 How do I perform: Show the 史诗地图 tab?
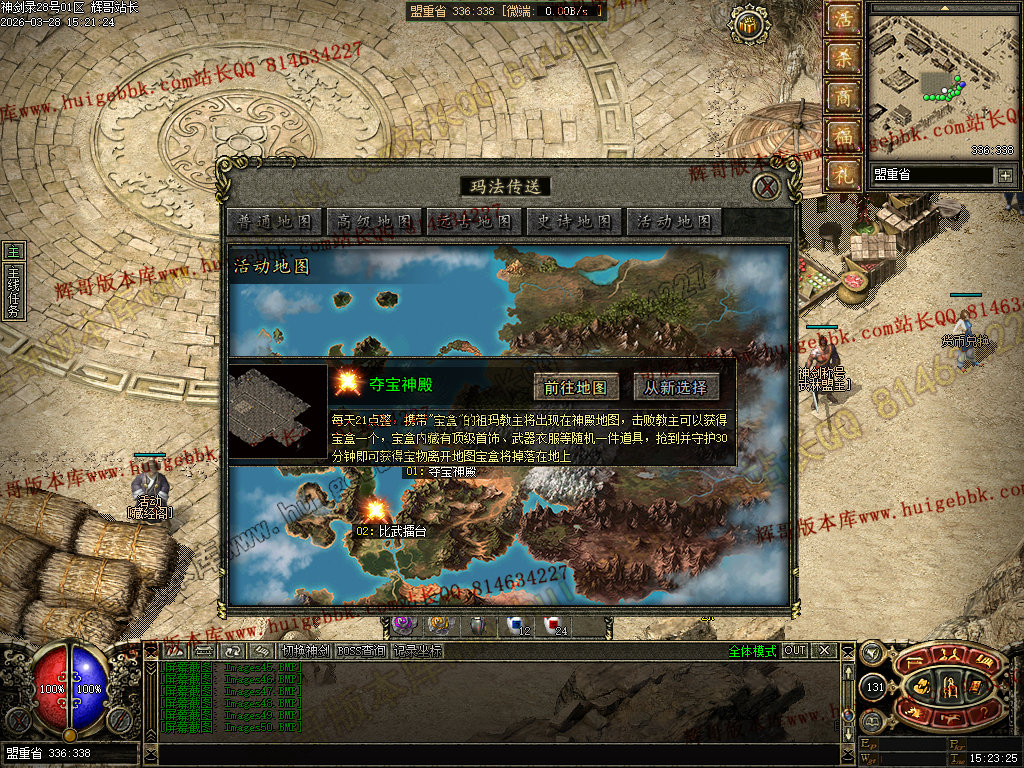pos(574,222)
